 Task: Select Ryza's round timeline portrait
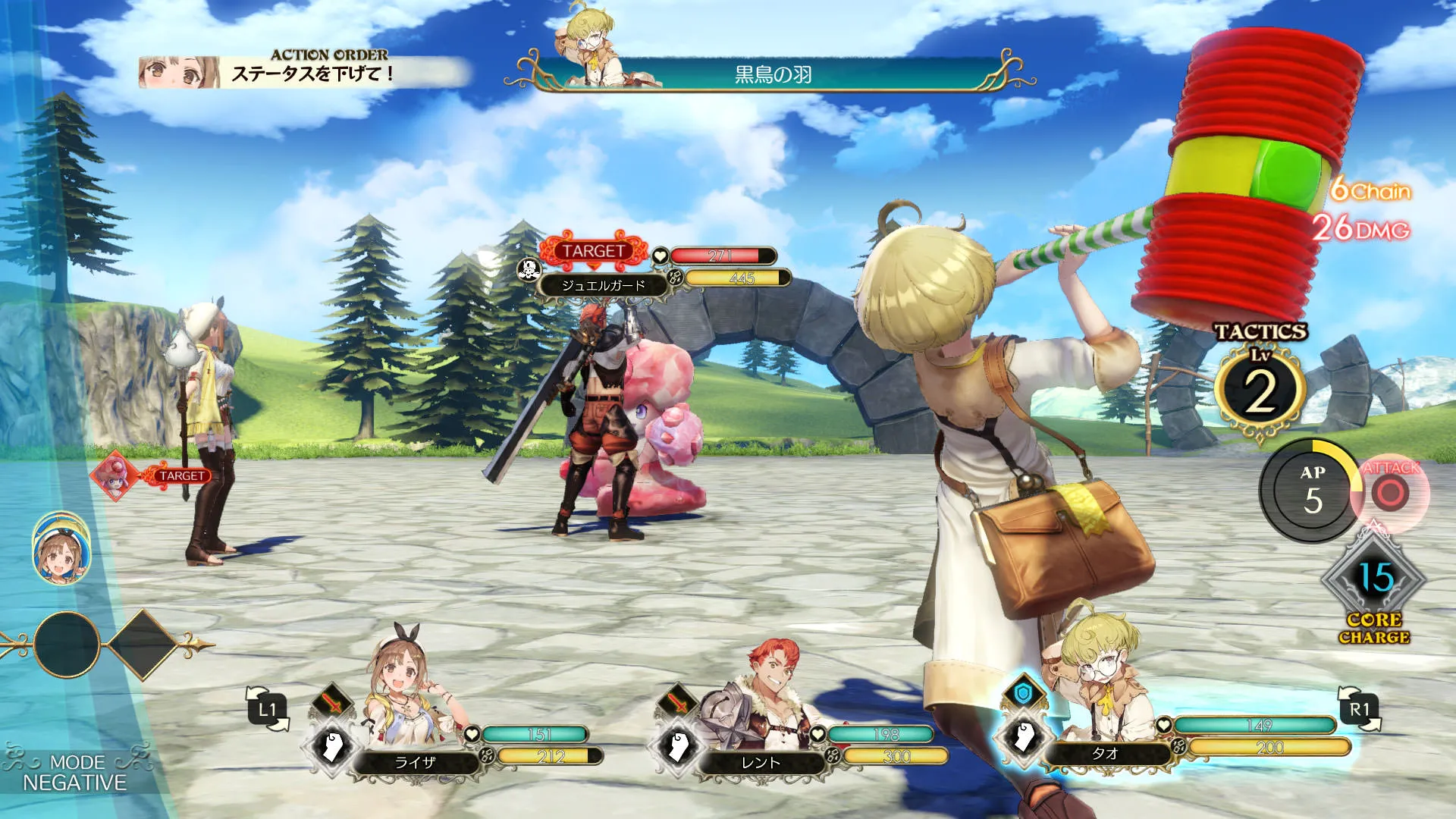click(x=61, y=549)
